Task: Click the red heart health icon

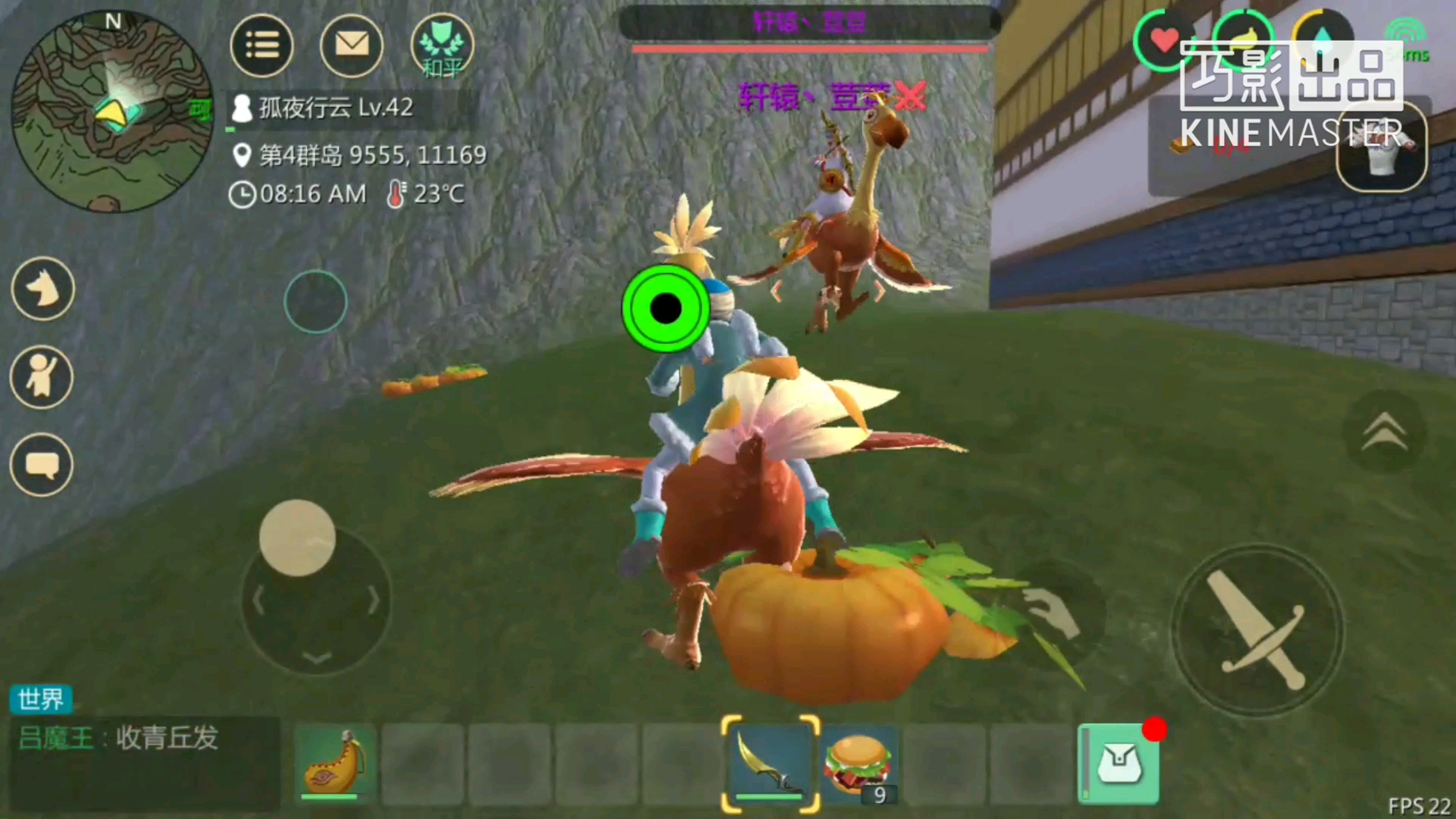Action: click(1164, 39)
